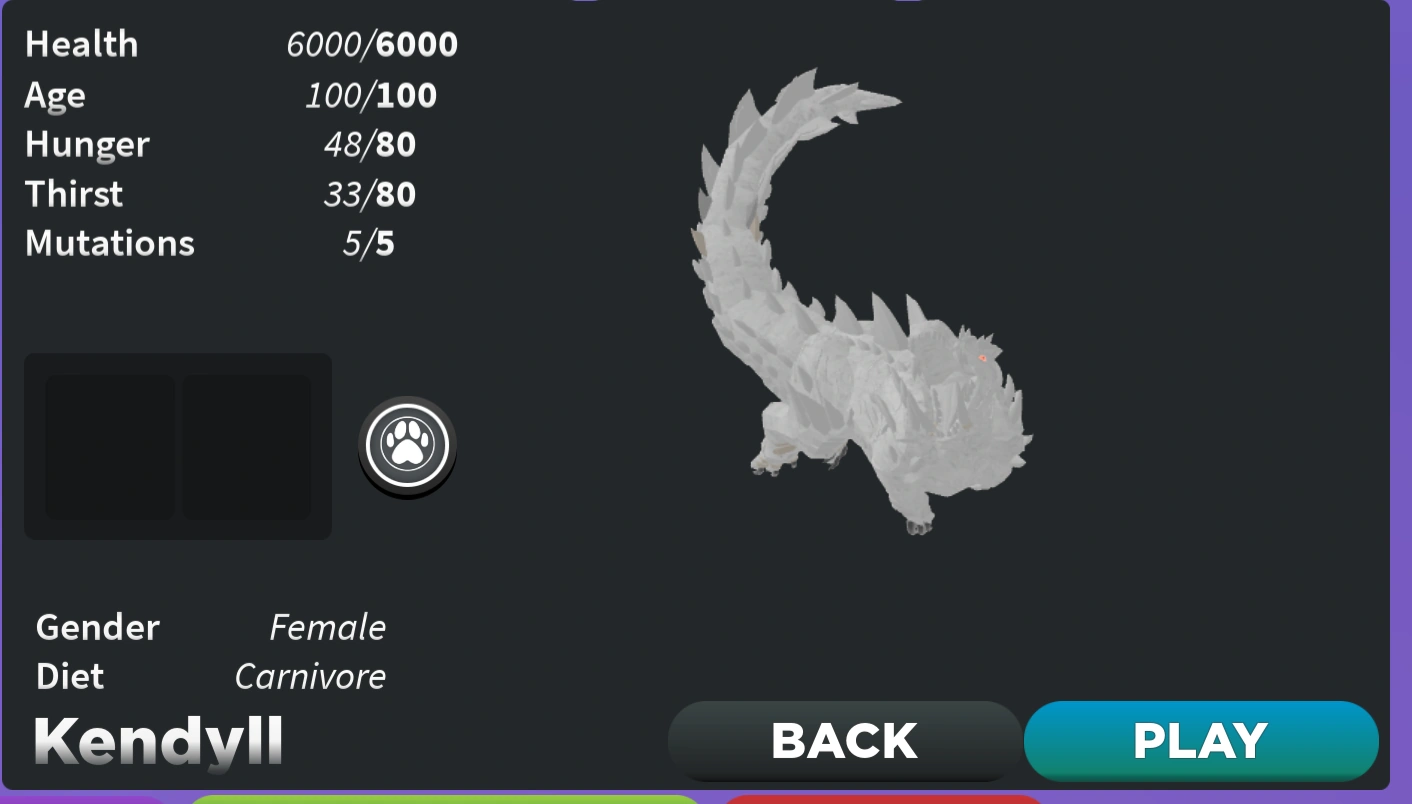Click the Gender field showing Female
1412x804 pixels.
(326, 627)
